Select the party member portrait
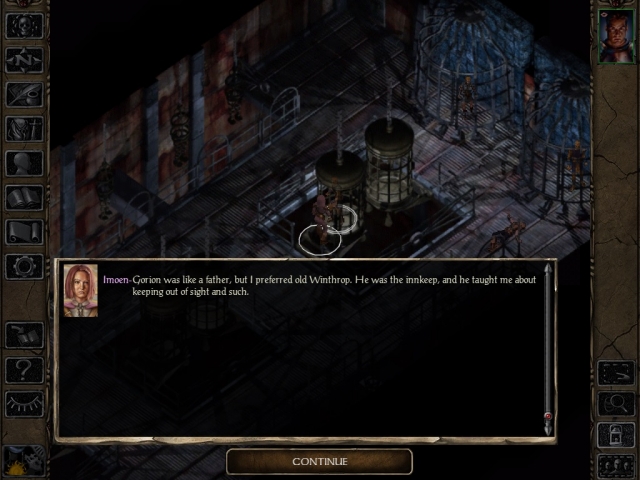640x480 pixels. [x=616, y=37]
